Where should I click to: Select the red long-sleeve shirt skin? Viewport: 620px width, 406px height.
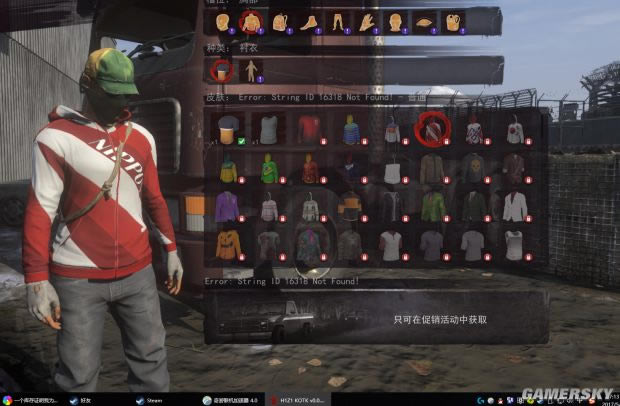point(309,128)
